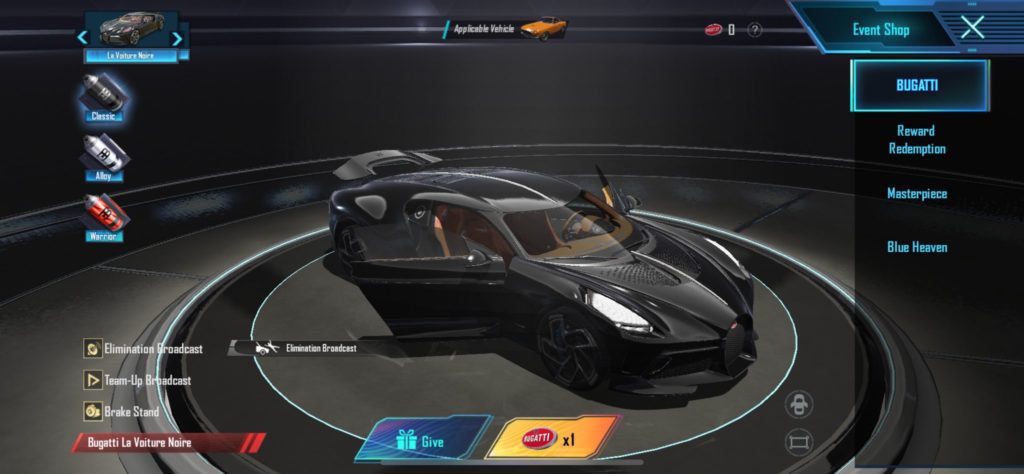Toggle the car doors view icon
The height and width of the screenshot is (474, 1024).
coord(799,404)
